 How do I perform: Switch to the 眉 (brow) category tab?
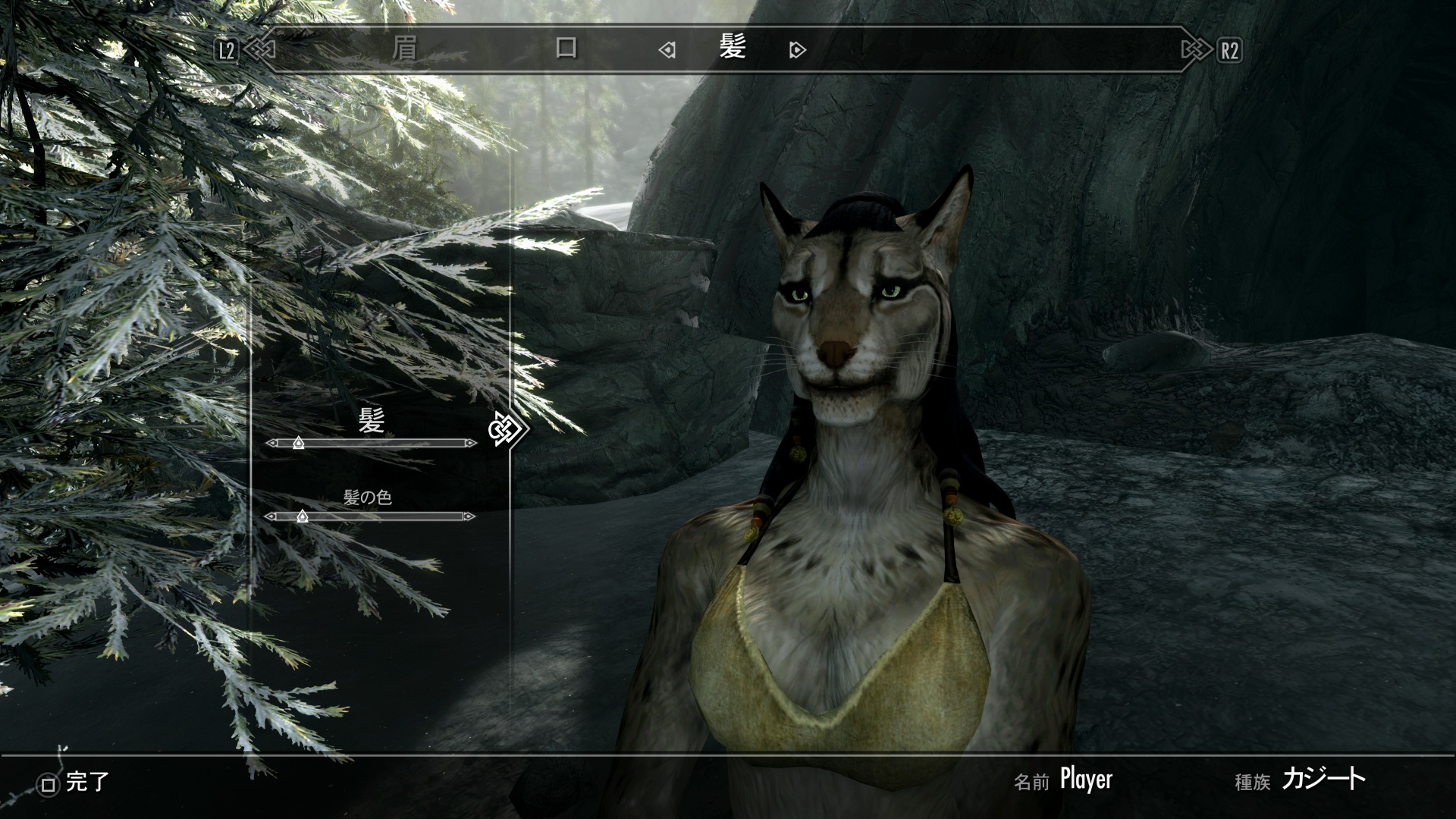click(405, 49)
